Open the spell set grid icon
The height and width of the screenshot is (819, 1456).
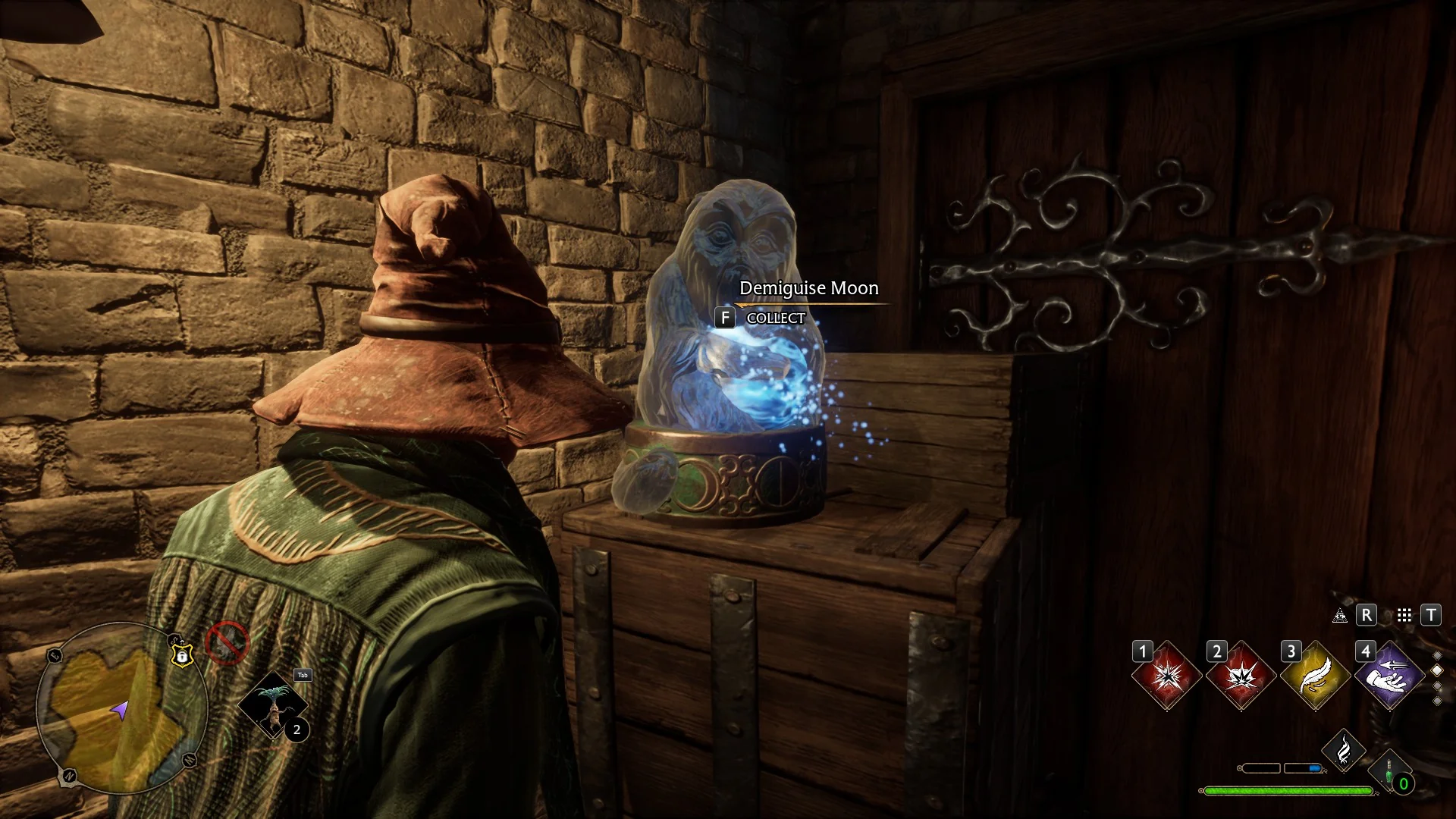pyautogui.click(x=1404, y=616)
